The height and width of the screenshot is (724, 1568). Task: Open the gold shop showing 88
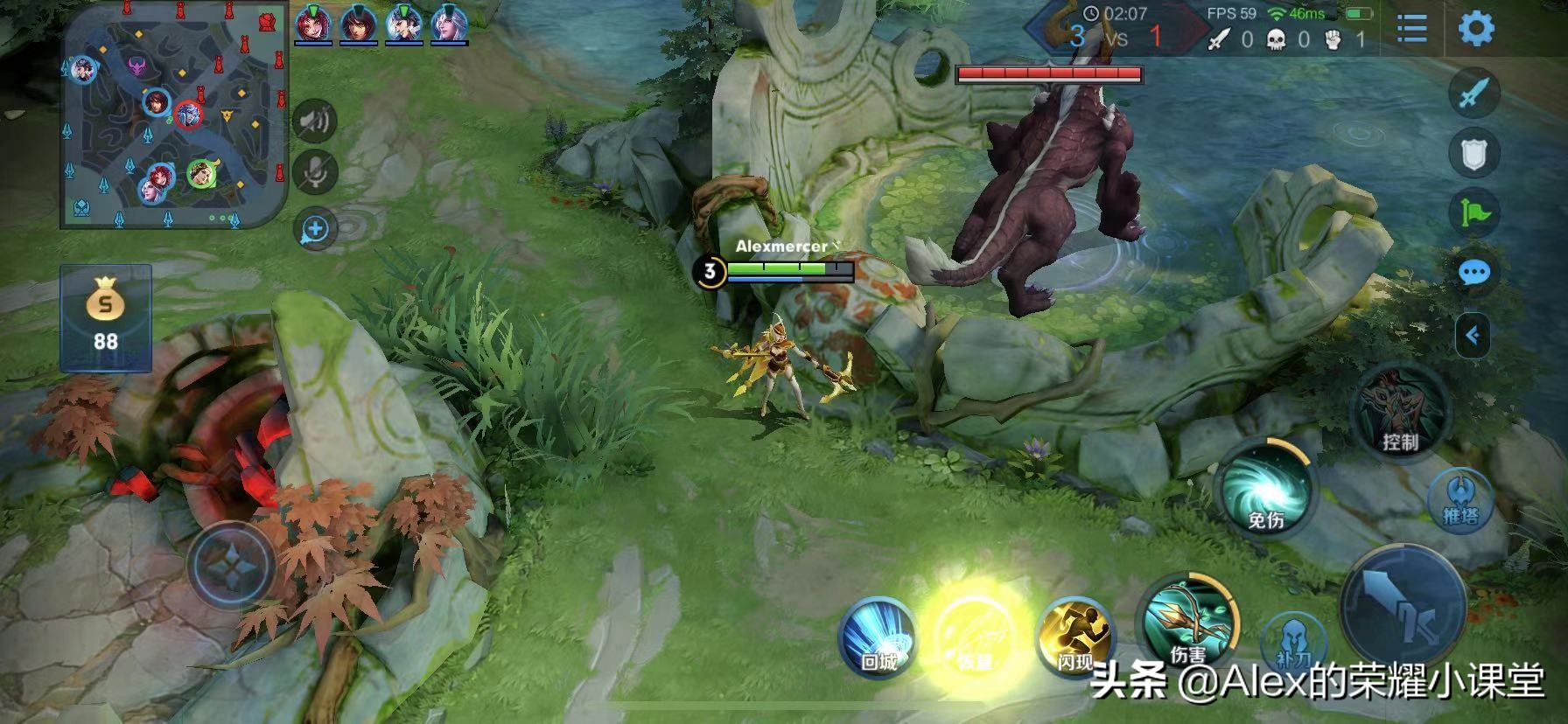[x=106, y=318]
